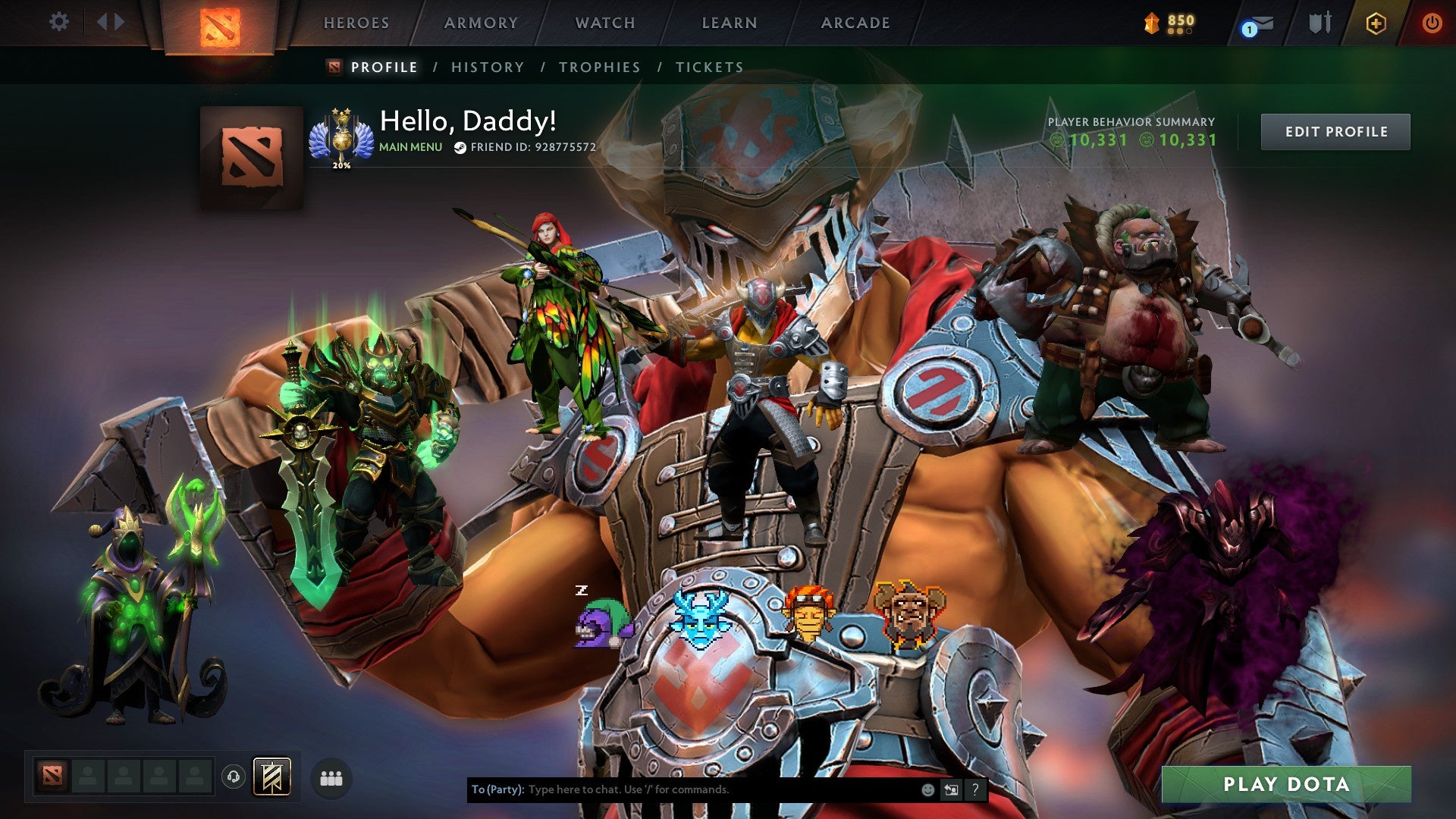Open the emoticon picker in the chat bar

coord(929,789)
